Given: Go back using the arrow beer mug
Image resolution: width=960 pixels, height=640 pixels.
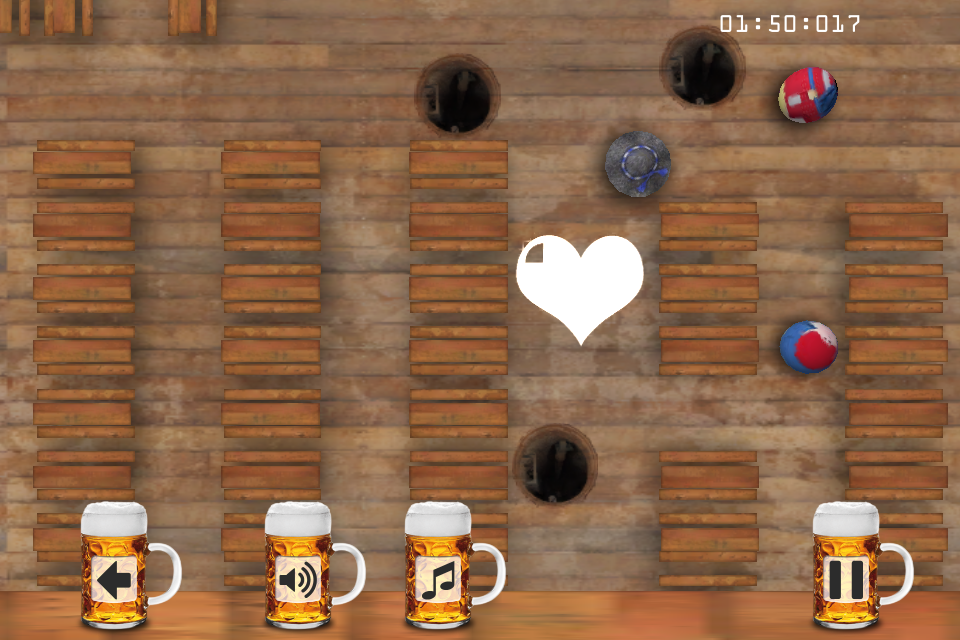Looking at the screenshot, I should click(x=115, y=578).
